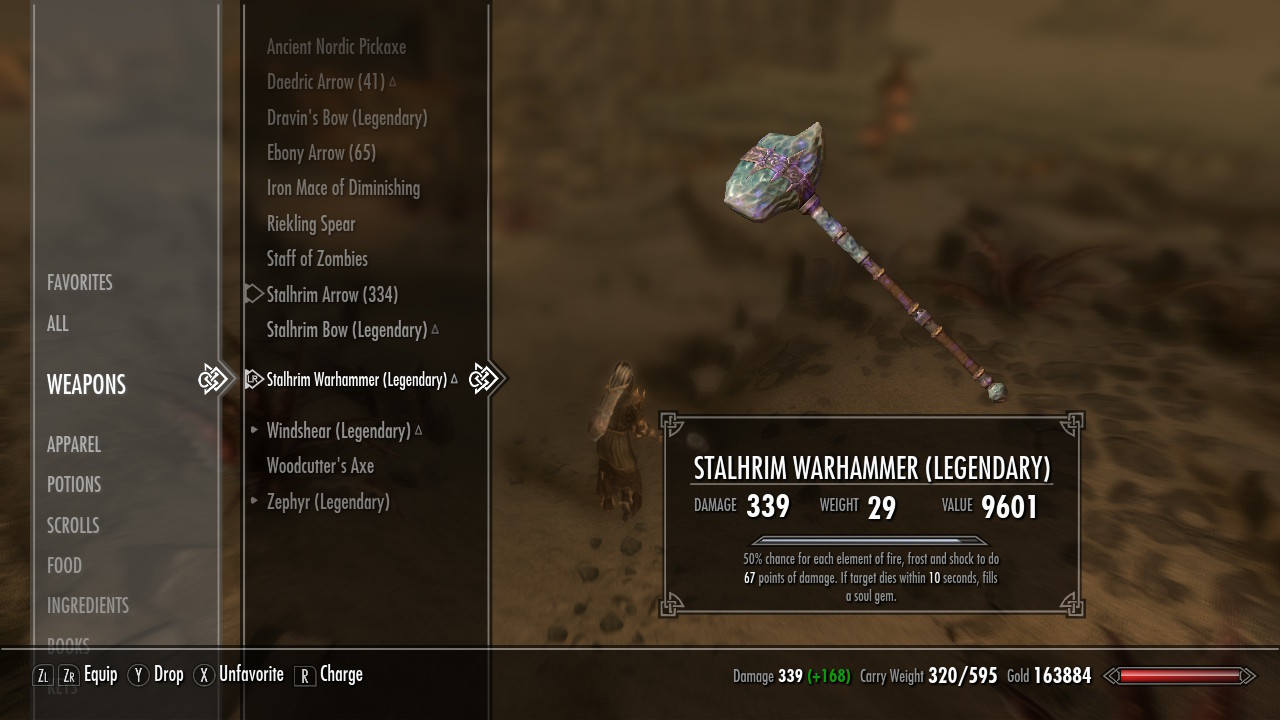
Task: Select the Weapons category
Action: pos(86,385)
